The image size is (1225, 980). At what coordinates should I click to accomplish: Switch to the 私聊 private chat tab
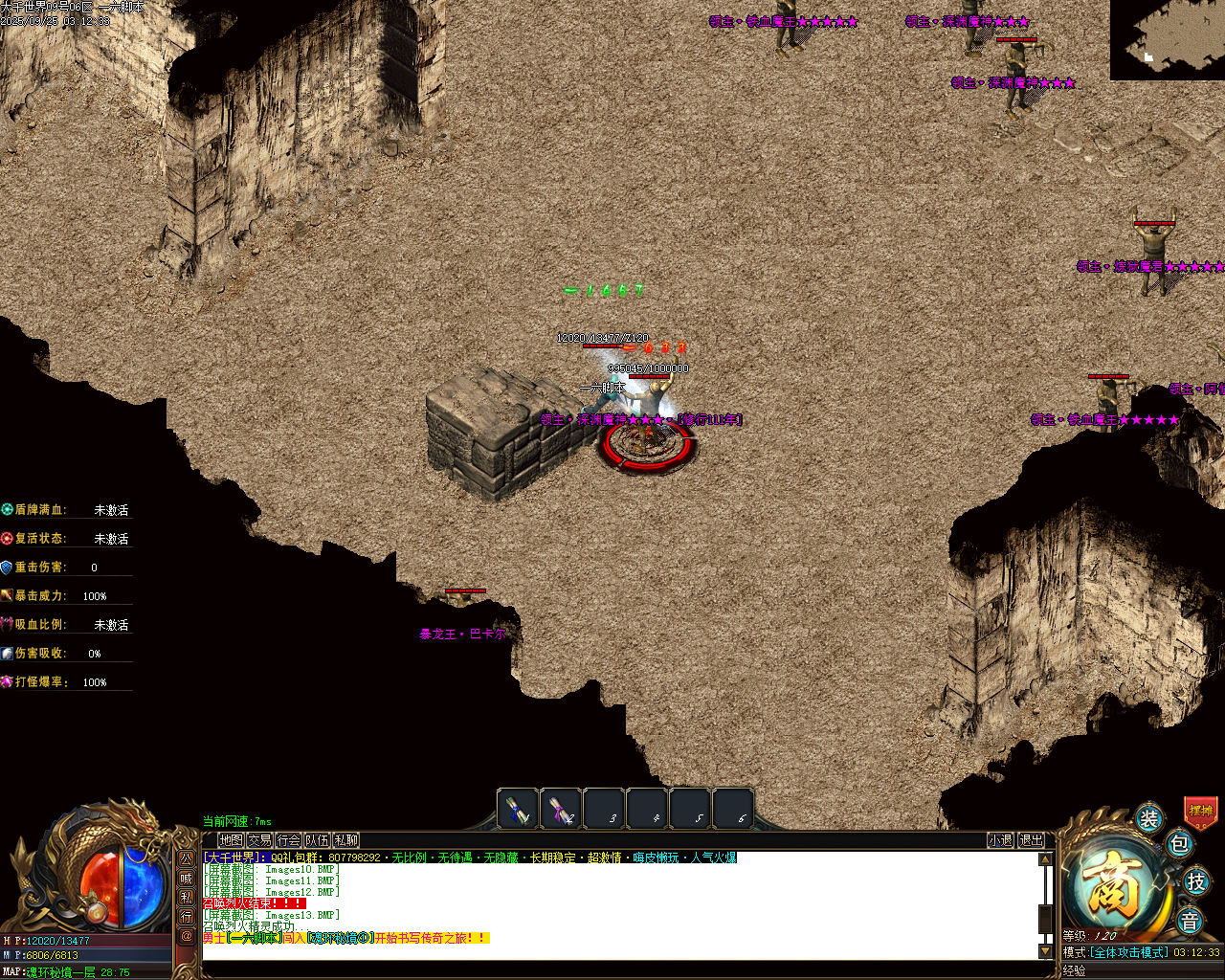click(x=345, y=839)
